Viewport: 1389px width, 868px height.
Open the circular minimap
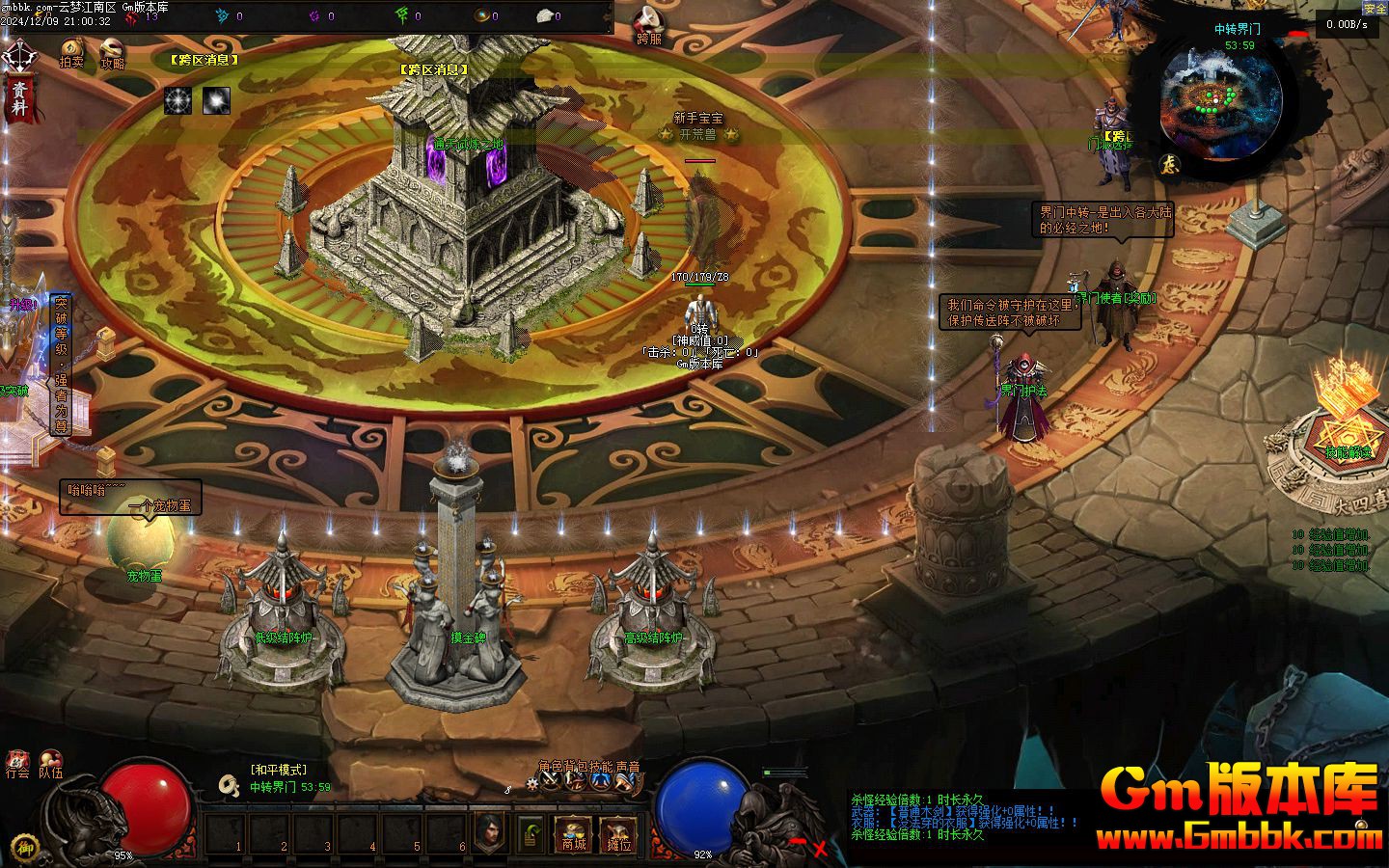(x=1221, y=100)
